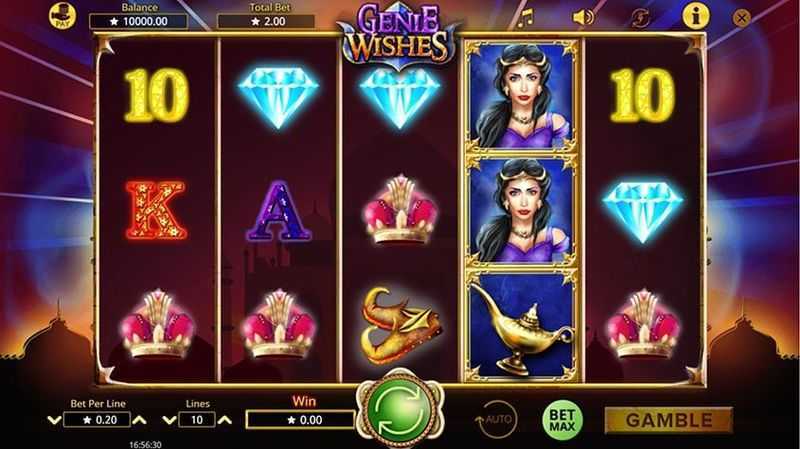
Task: Click the GAMBLE button
Action: 668,419
